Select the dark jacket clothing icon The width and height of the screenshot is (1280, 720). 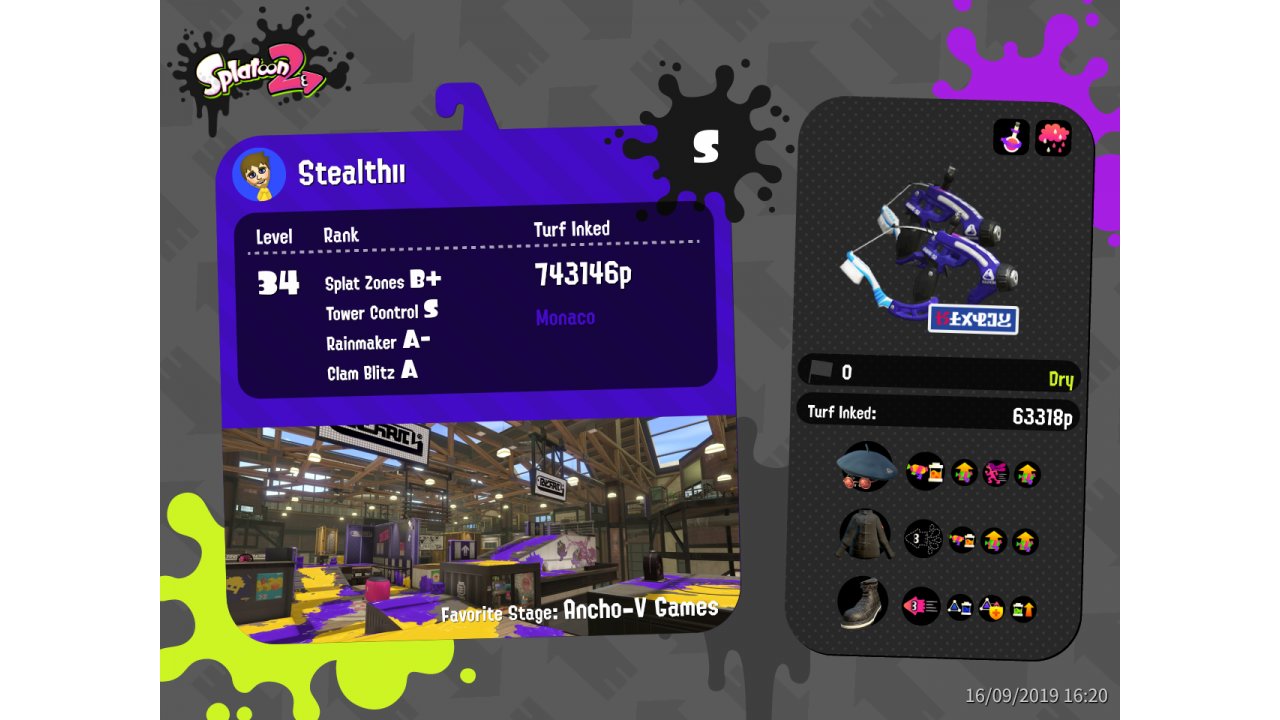pyautogui.click(x=863, y=534)
